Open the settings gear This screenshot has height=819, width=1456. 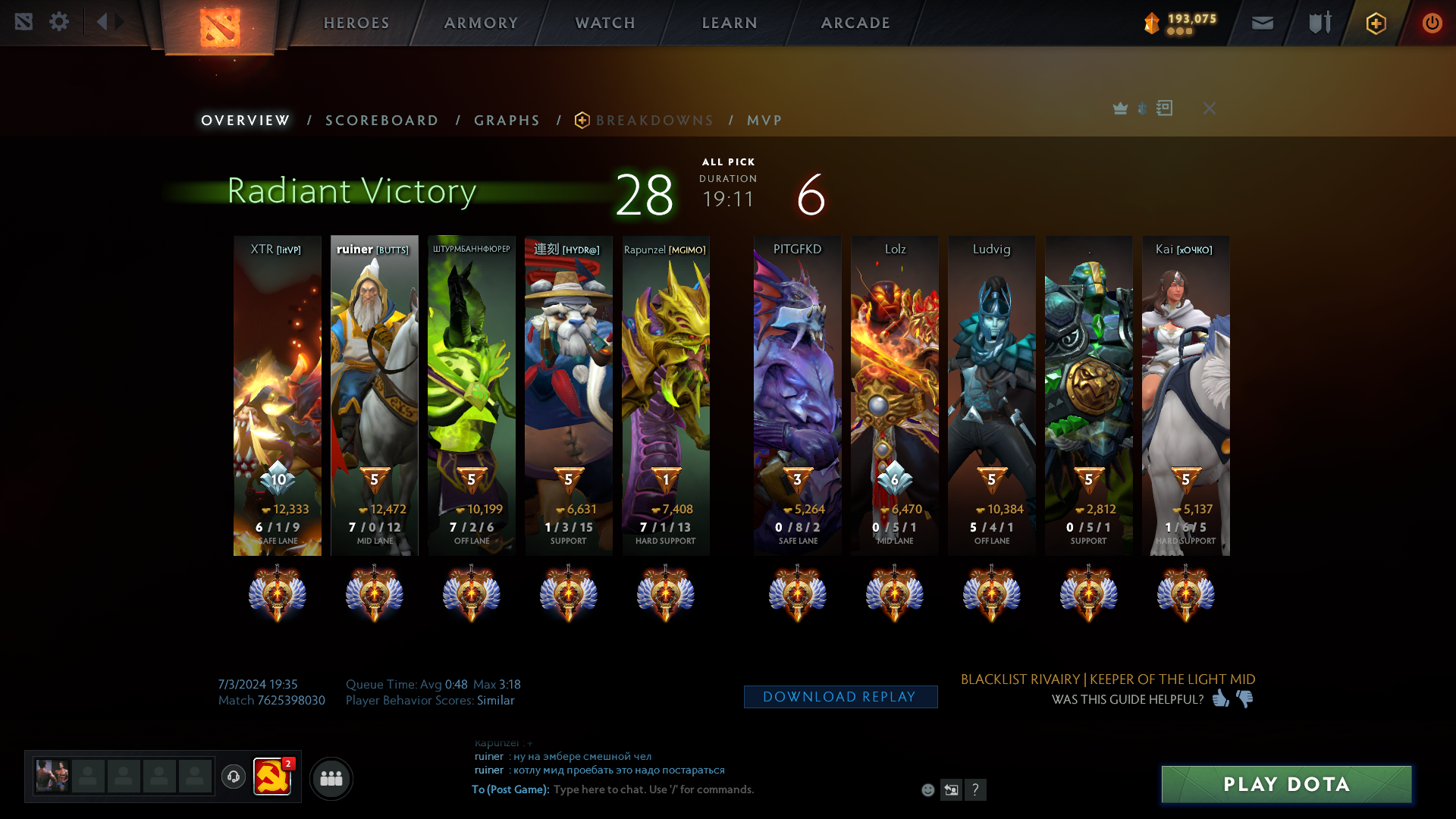coord(59,22)
